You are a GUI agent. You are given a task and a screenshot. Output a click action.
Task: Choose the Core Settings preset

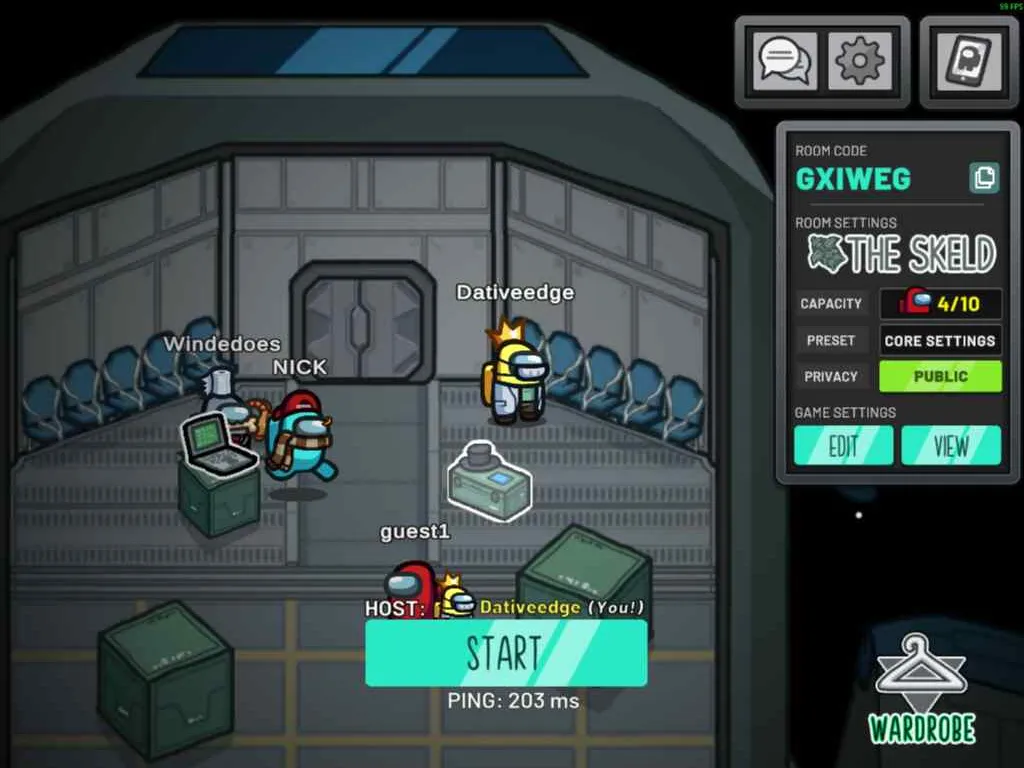[x=940, y=340]
